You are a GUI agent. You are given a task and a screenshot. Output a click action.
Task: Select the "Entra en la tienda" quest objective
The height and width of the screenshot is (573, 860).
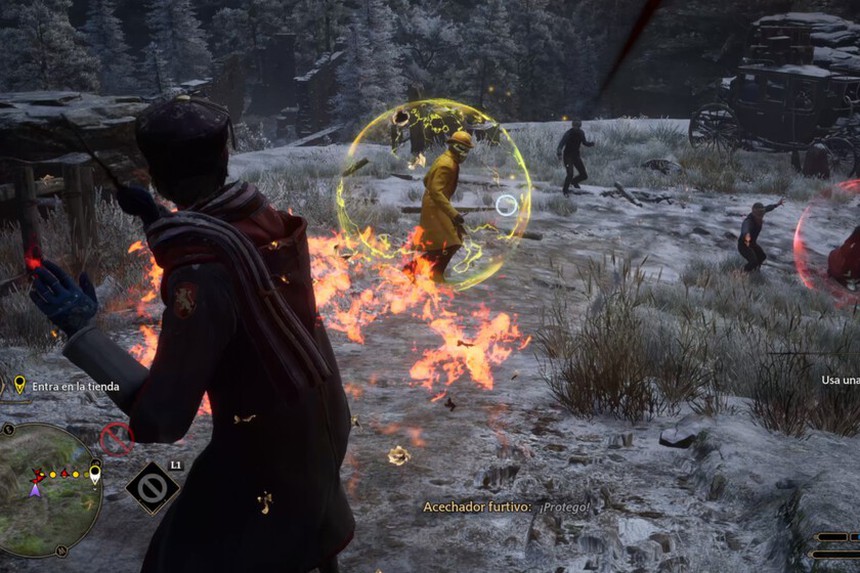pos(75,386)
